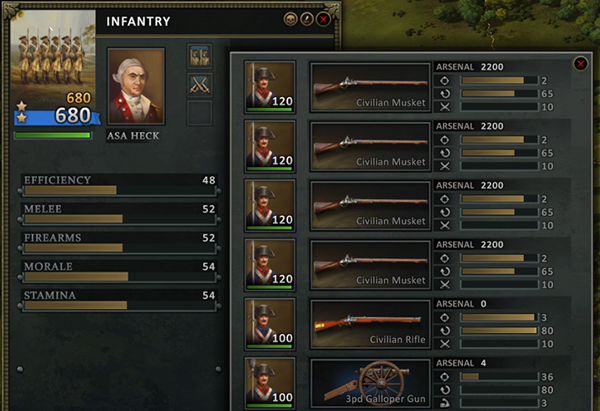This screenshot has width=600, height=411.
Task: Open the crossed muskets weapon slot
Action: coord(200,85)
